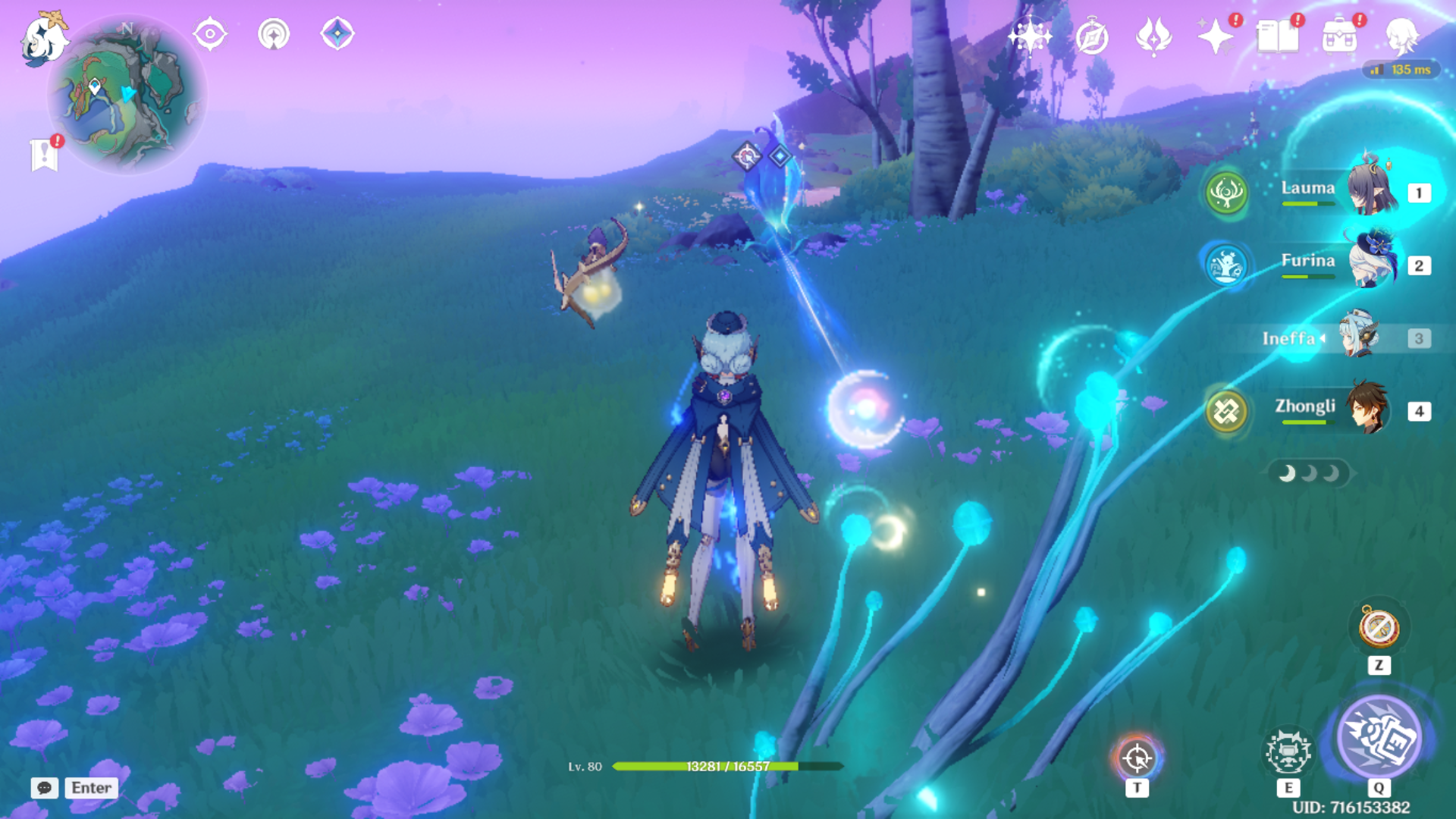Activate the Elemental Burst
The height and width of the screenshot is (819, 1456).
tap(1379, 737)
